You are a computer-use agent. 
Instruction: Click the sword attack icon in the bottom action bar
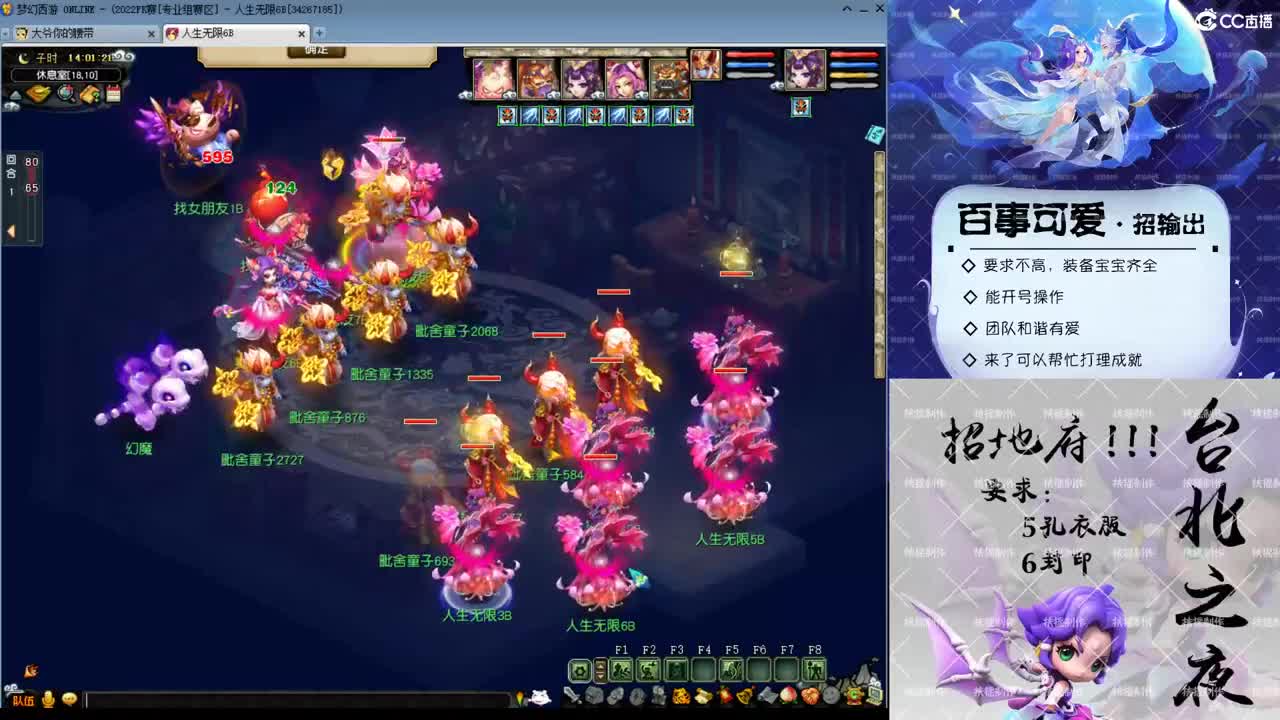(x=569, y=695)
